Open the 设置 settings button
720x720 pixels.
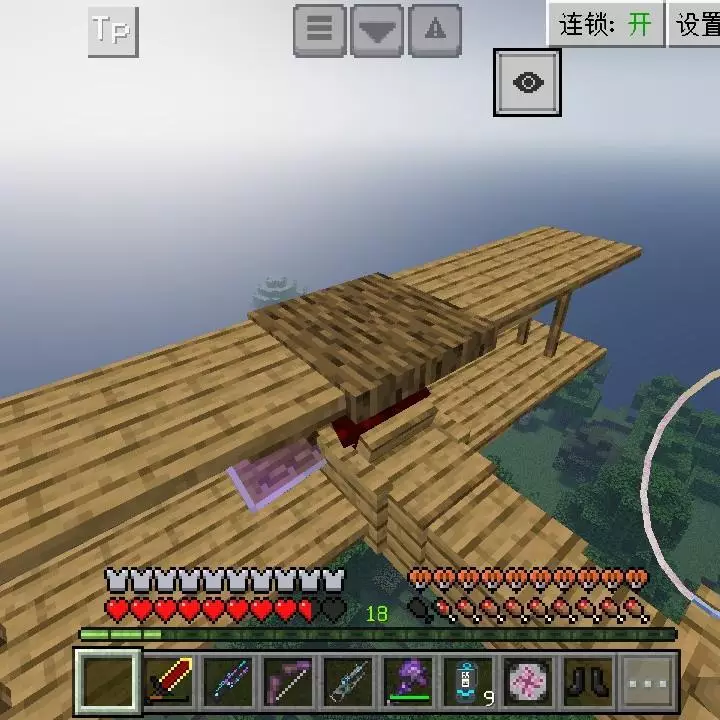pos(697,24)
